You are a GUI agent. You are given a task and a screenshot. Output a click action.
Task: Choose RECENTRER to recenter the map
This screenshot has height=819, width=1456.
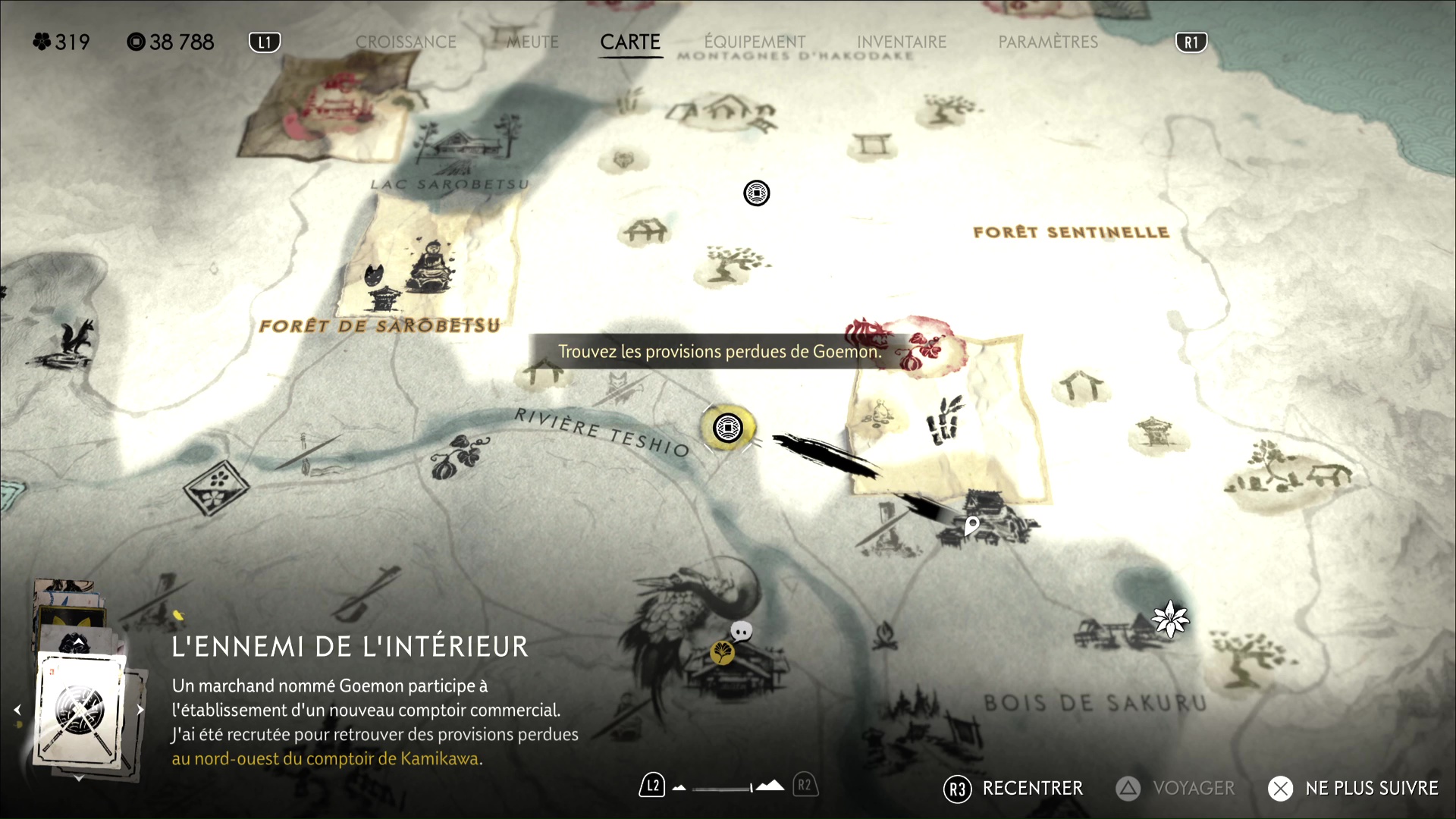coord(1014,789)
